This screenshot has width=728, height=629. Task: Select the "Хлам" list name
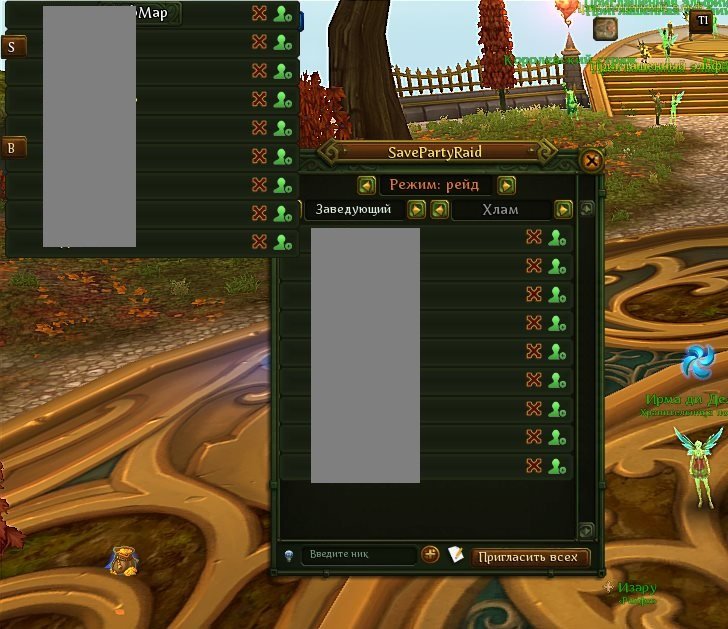pos(500,210)
